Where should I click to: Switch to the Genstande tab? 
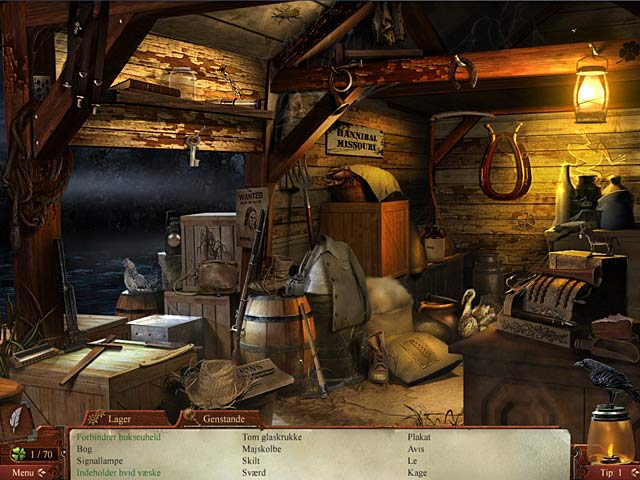coord(220,418)
